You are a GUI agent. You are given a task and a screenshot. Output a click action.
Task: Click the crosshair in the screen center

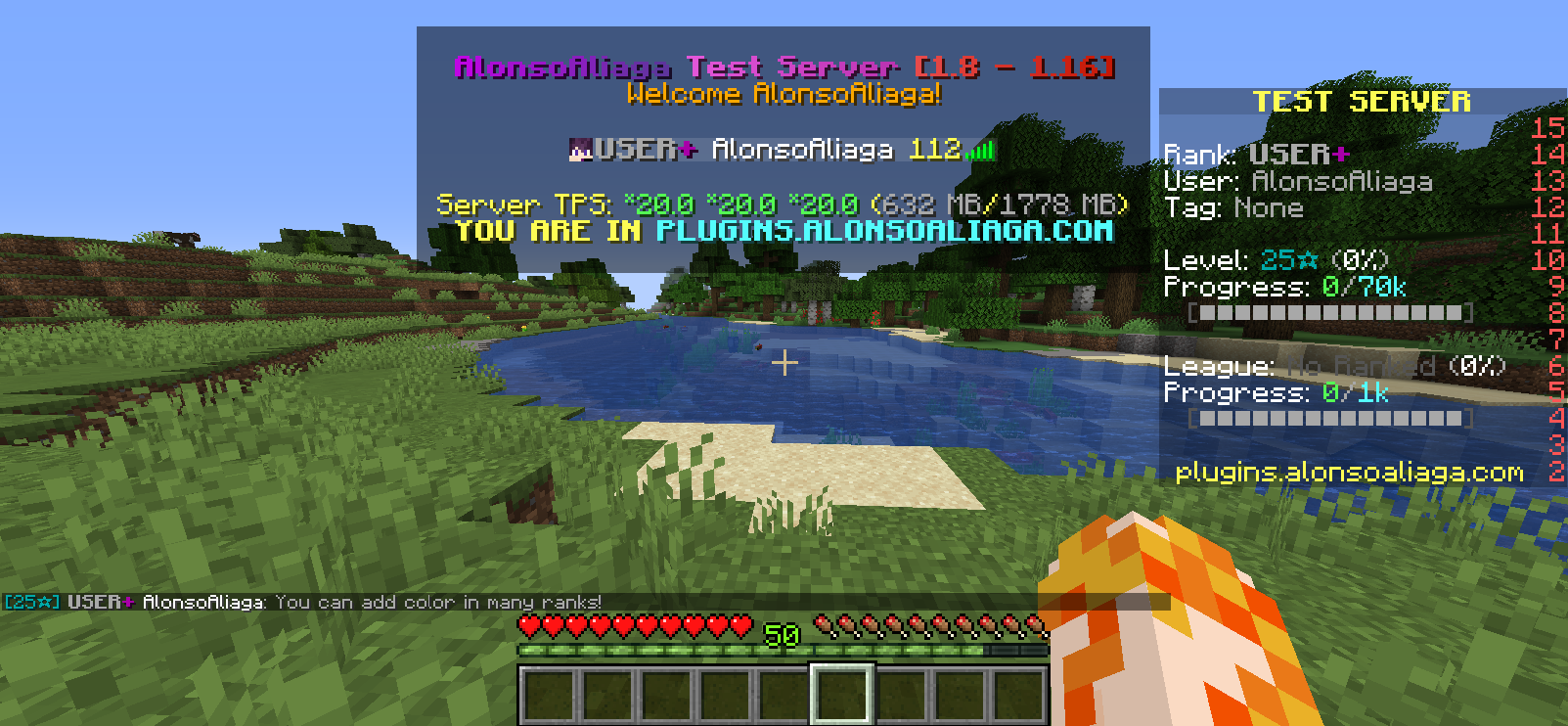(784, 363)
